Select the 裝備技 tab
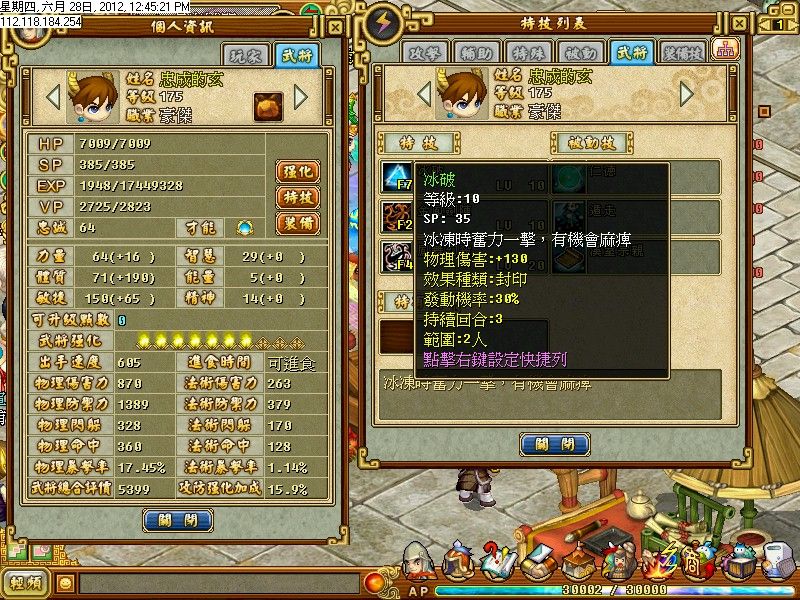 [x=685, y=52]
